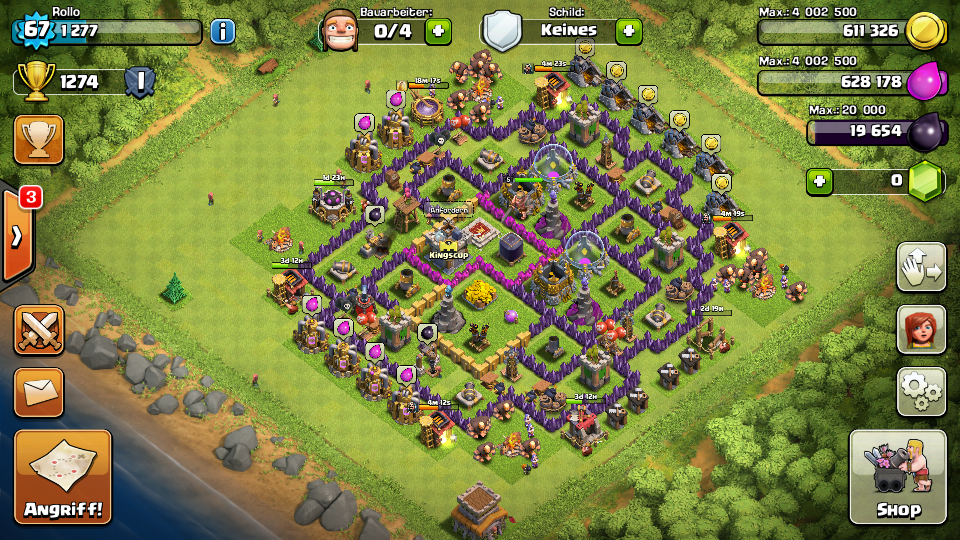Buy a shield with the plus button
Viewport: 960px width, 540px height.
pyautogui.click(x=628, y=31)
